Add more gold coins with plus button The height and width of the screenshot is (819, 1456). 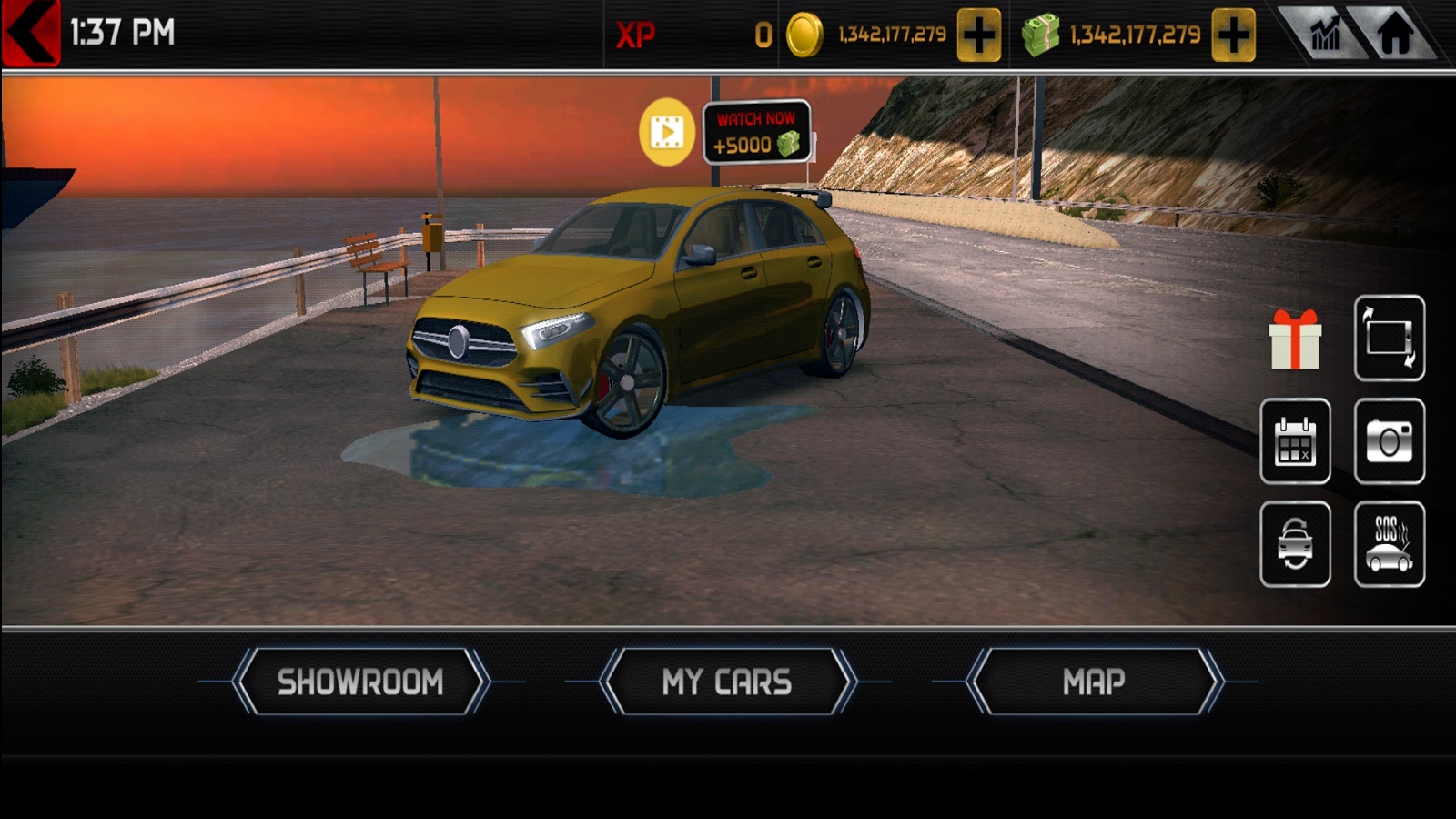(978, 35)
